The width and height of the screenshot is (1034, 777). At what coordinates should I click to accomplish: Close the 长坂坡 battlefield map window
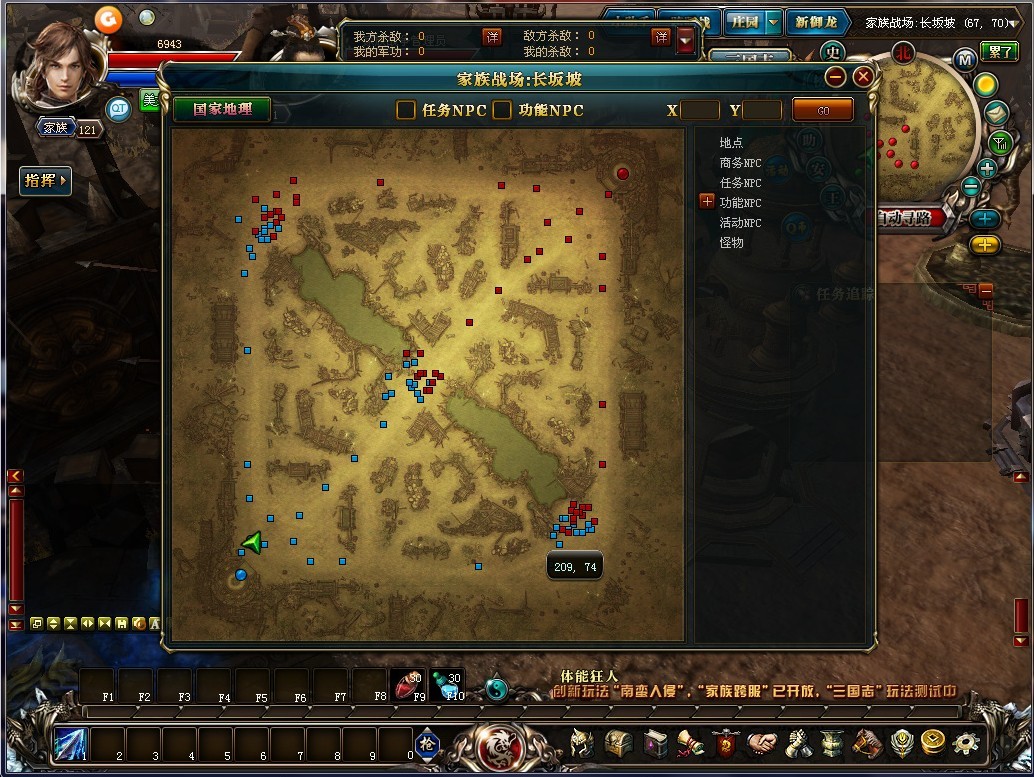[x=863, y=77]
